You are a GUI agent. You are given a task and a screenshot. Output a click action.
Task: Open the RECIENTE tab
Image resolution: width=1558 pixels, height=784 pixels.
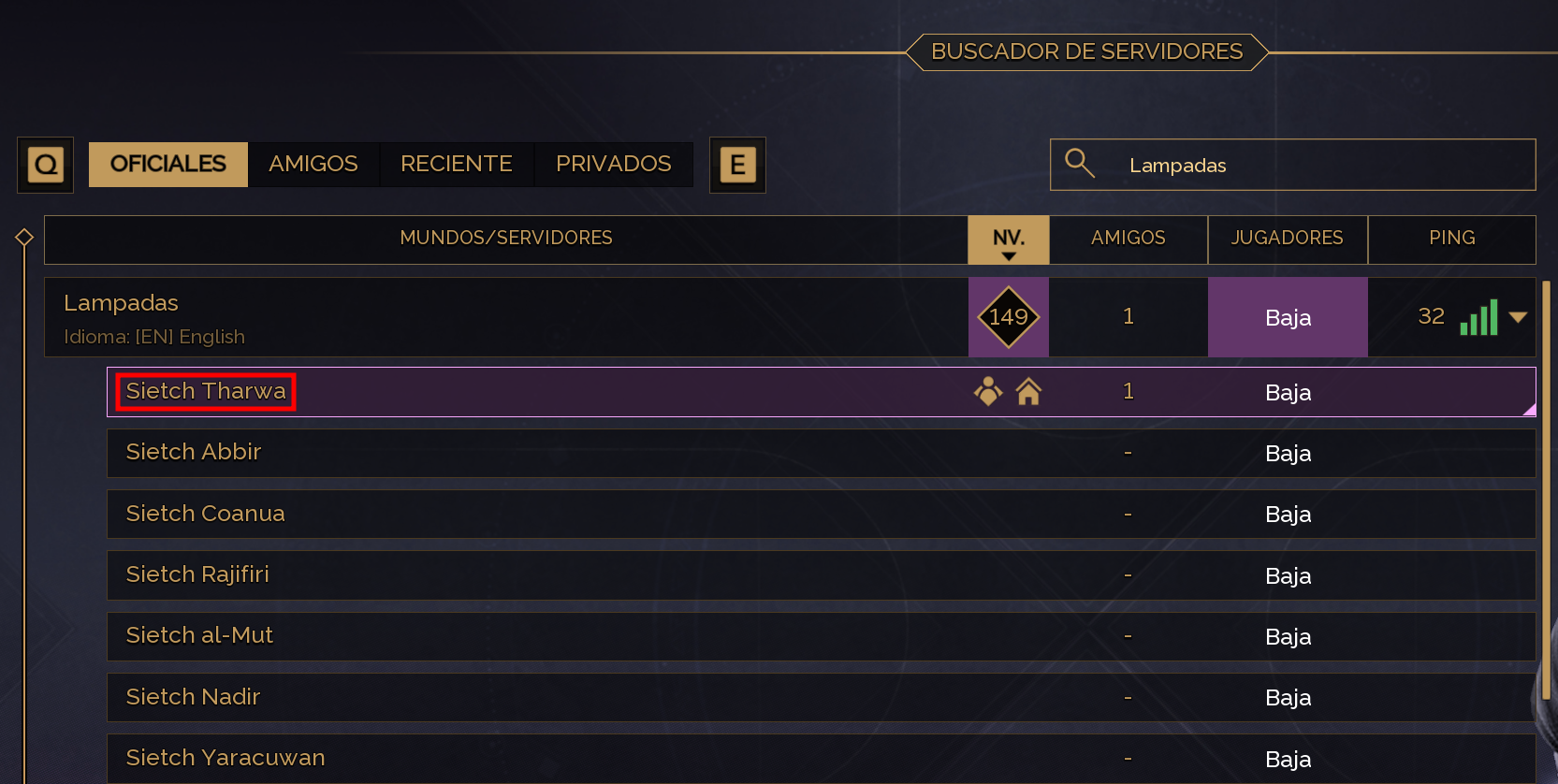(x=457, y=164)
